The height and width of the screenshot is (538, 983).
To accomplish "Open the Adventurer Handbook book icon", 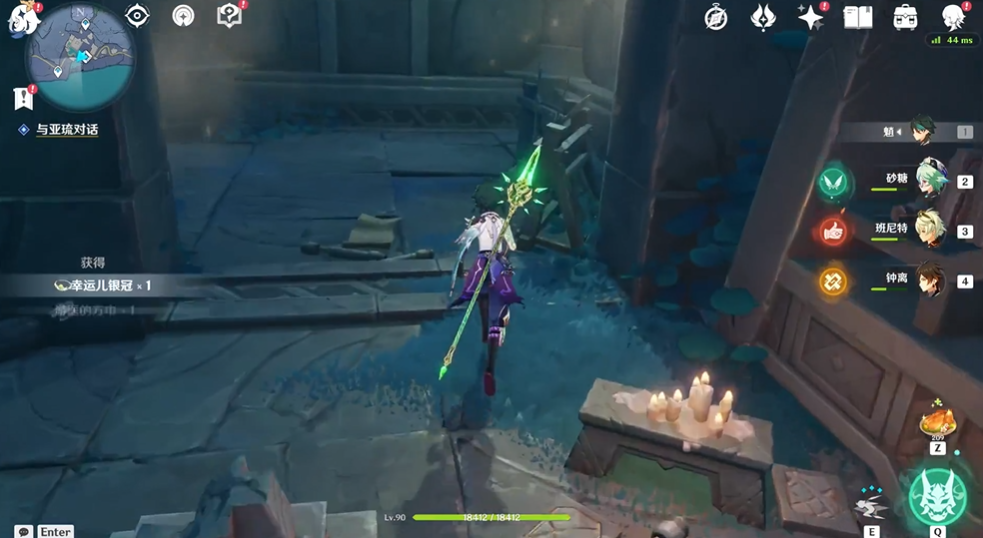I will coord(858,17).
